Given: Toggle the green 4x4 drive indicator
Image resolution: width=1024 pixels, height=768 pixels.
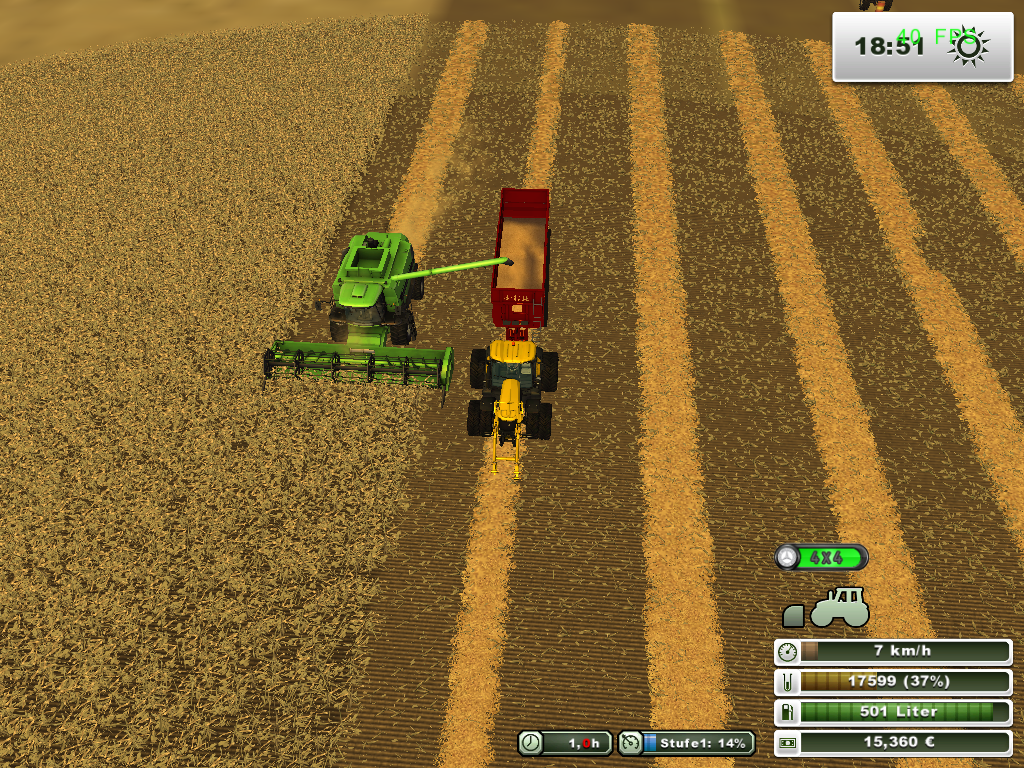Looking at the screenshot, I should 822,557.
